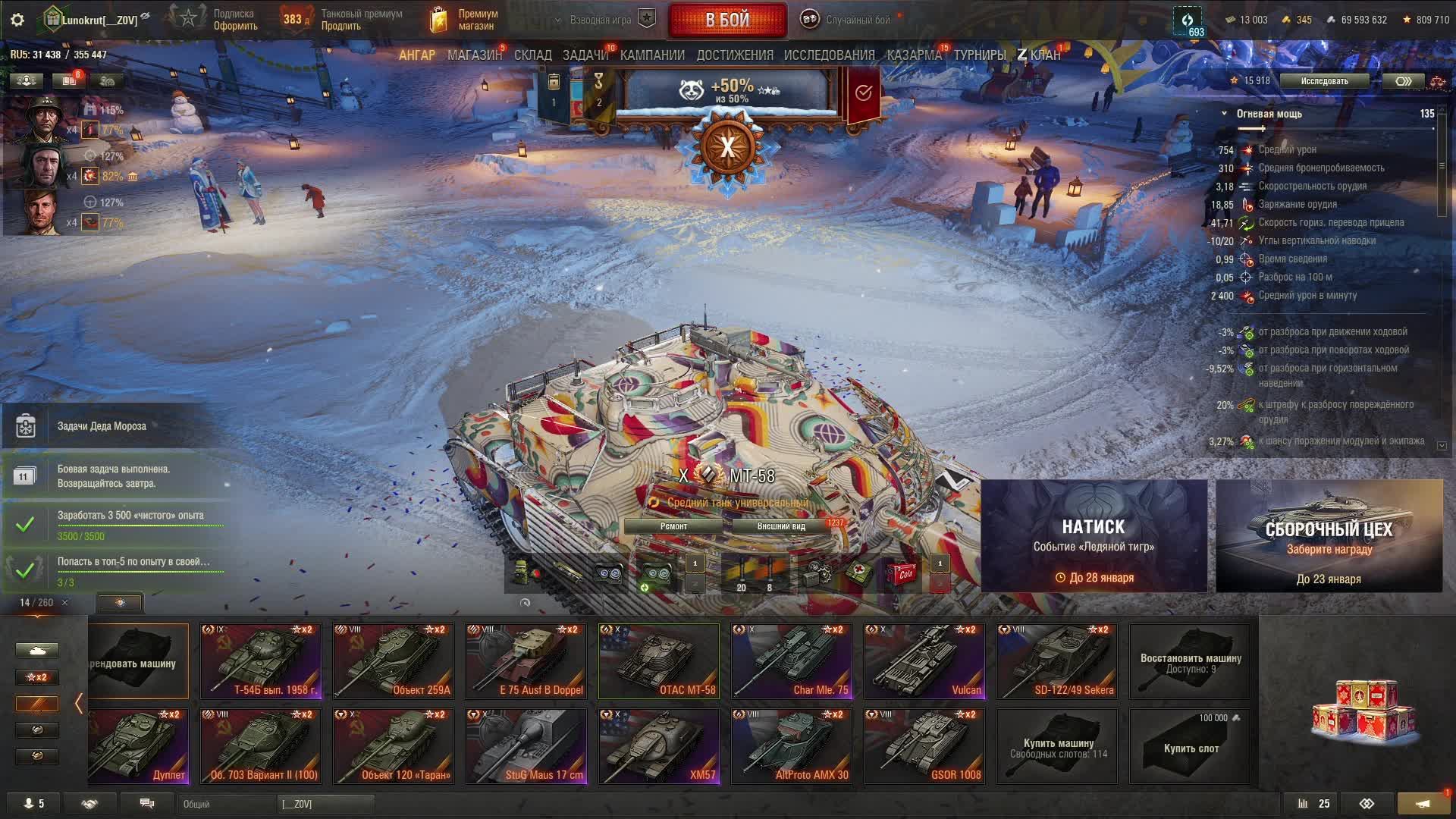Go to the ЗАДАЧИ tab

(585, 55)
